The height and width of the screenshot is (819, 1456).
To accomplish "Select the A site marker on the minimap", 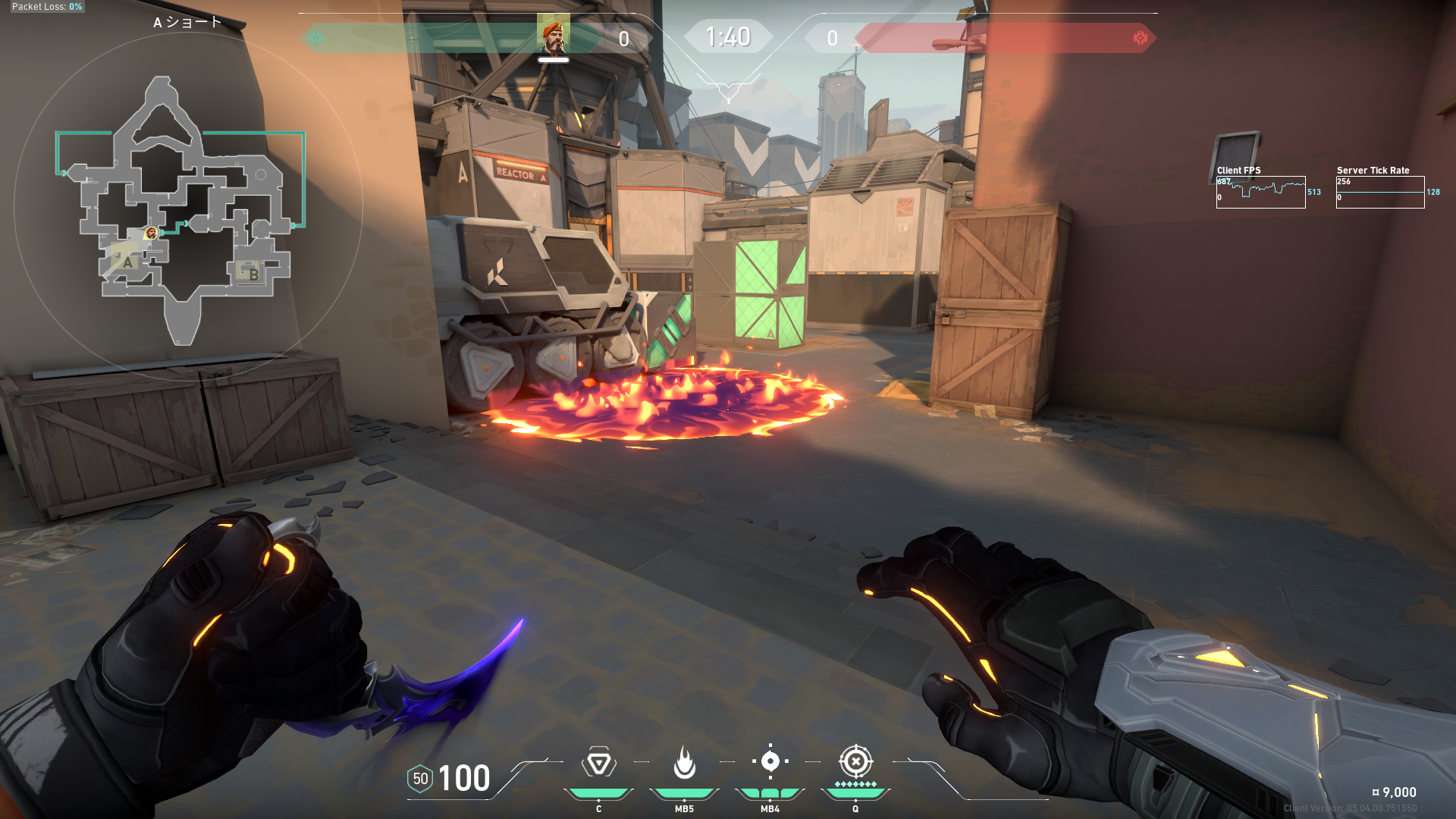I will point(127,262).
